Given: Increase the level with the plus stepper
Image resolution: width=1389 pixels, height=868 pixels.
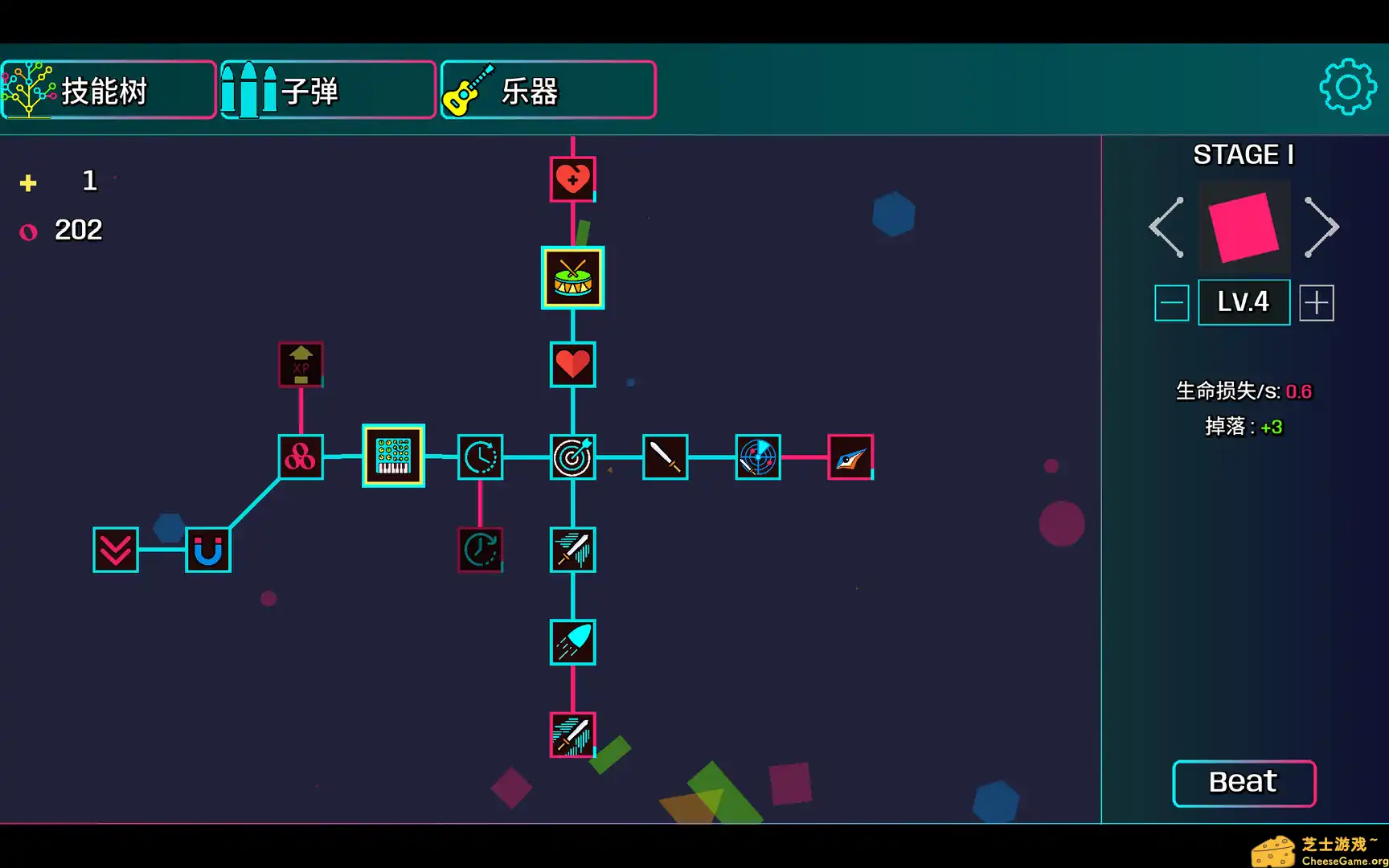Looking at the screenshot, I should tap(1316, 302).
